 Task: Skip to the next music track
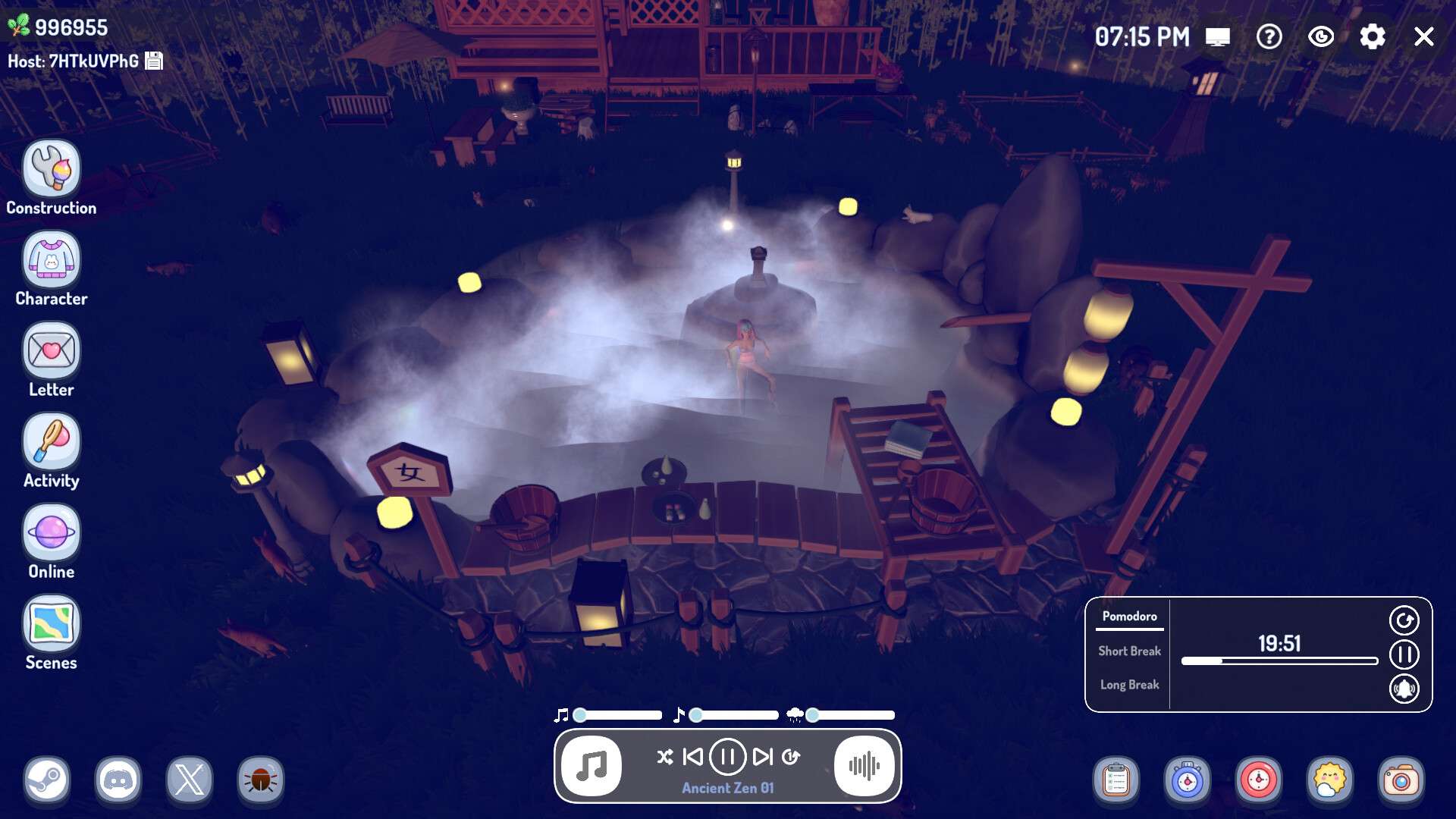(762, 757)
